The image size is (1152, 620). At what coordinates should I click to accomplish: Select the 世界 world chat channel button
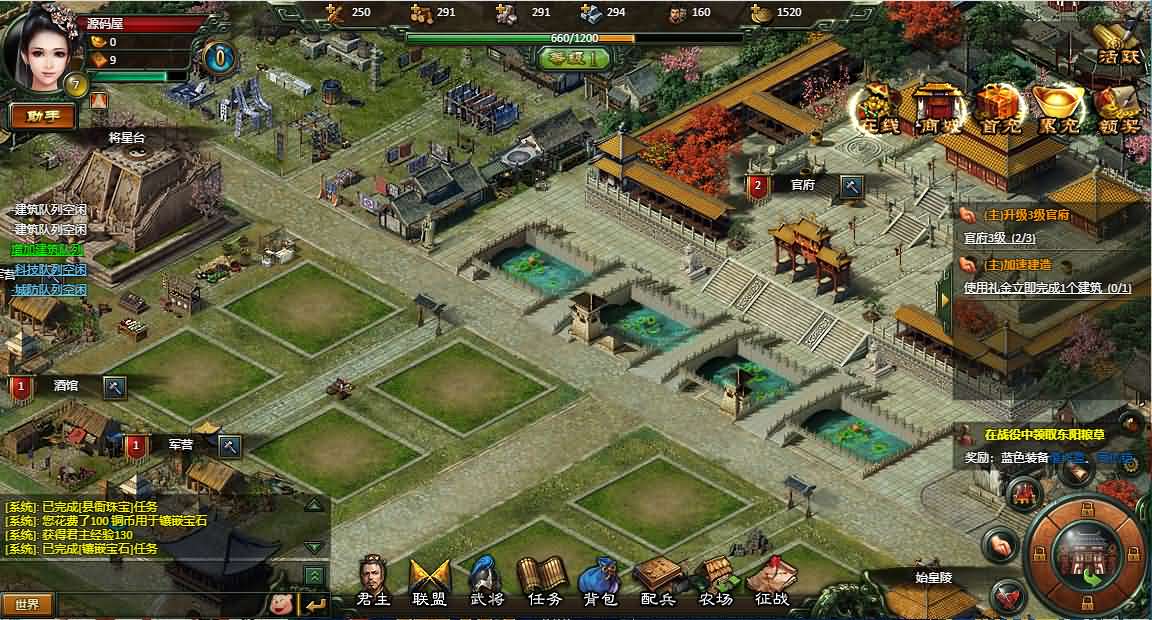coord(27,604)
